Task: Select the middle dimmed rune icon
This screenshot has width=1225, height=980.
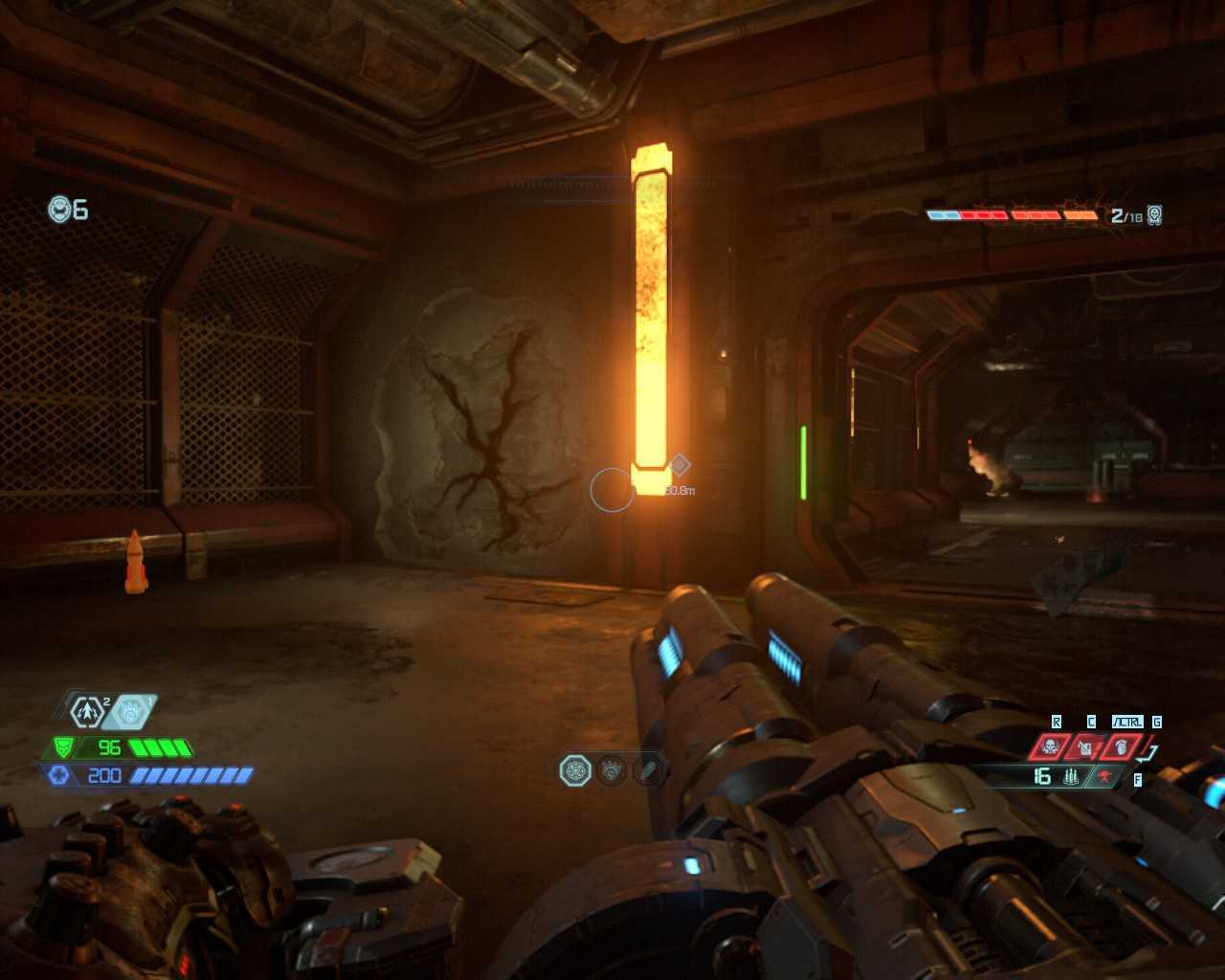Action: pos(612,769)
